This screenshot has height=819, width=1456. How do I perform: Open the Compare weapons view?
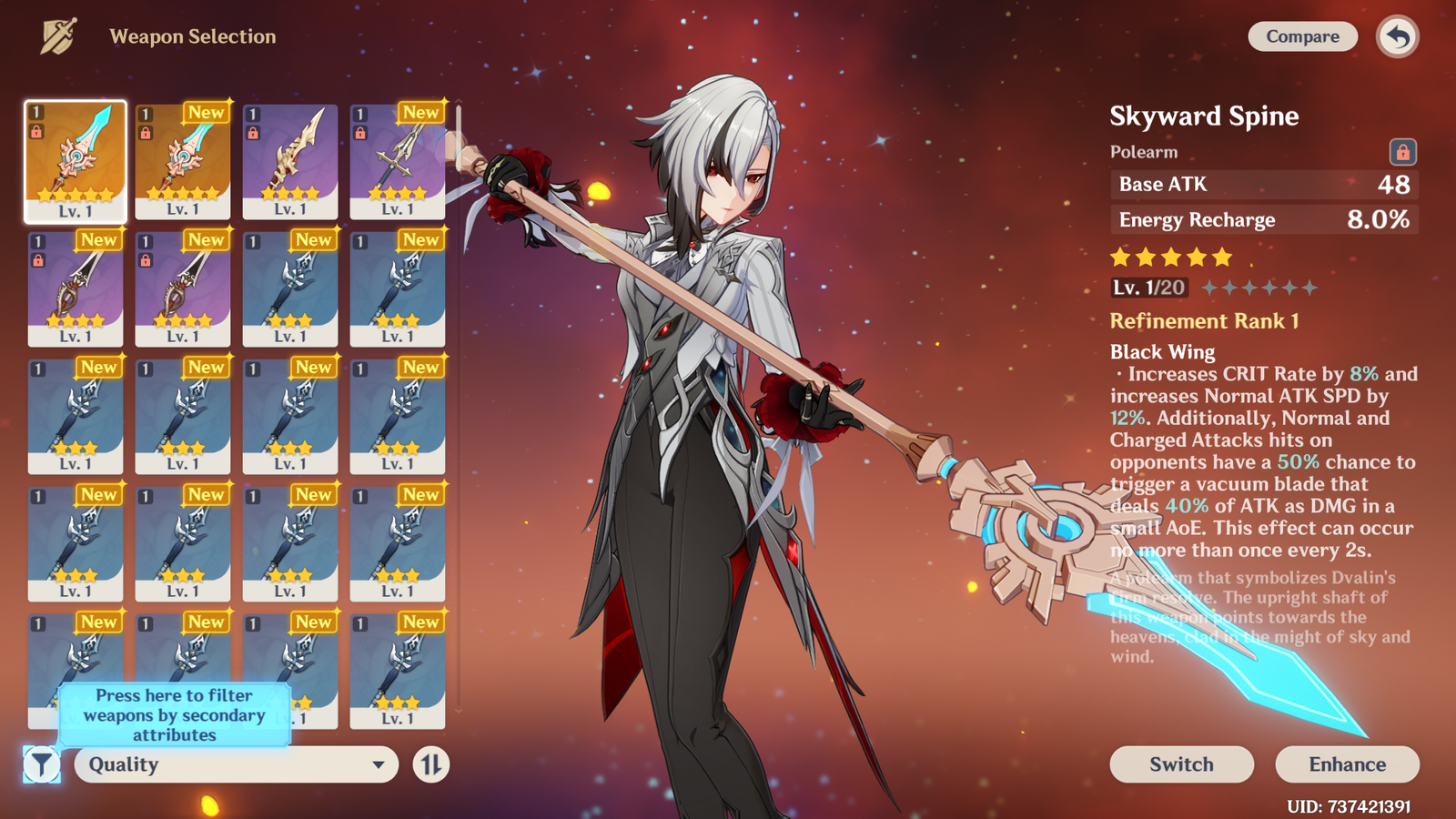pos(1302,36)
